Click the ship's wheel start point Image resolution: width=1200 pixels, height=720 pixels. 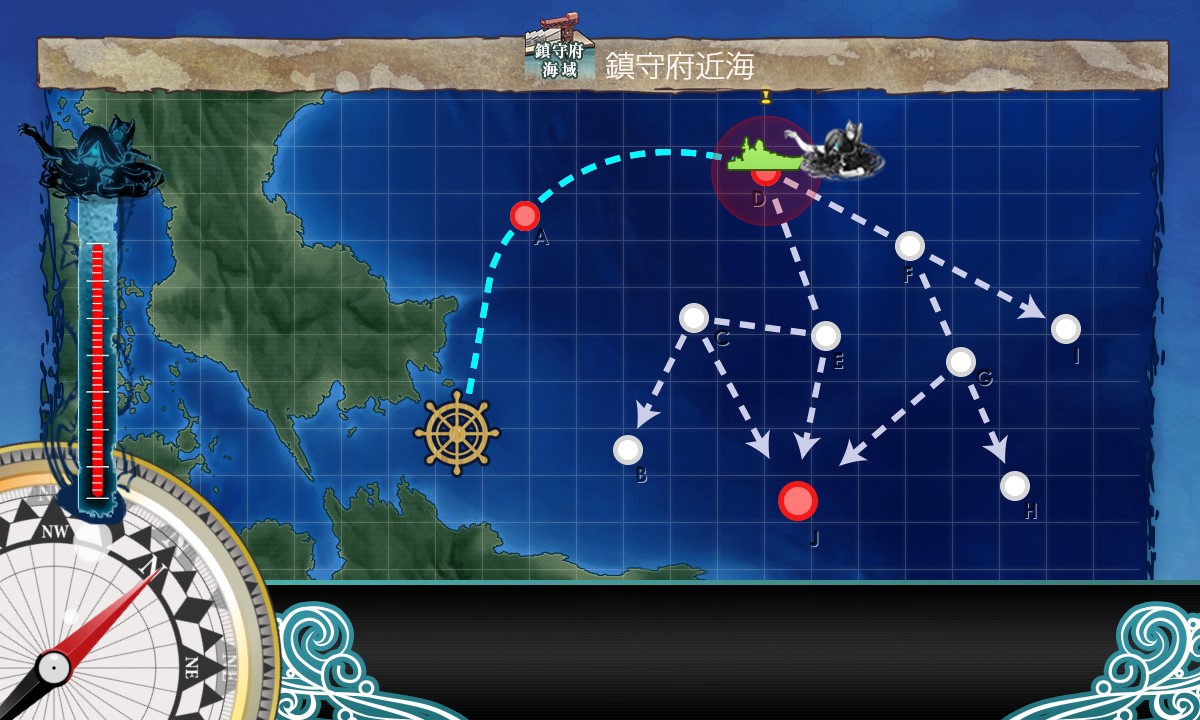(x=457, y=433)
